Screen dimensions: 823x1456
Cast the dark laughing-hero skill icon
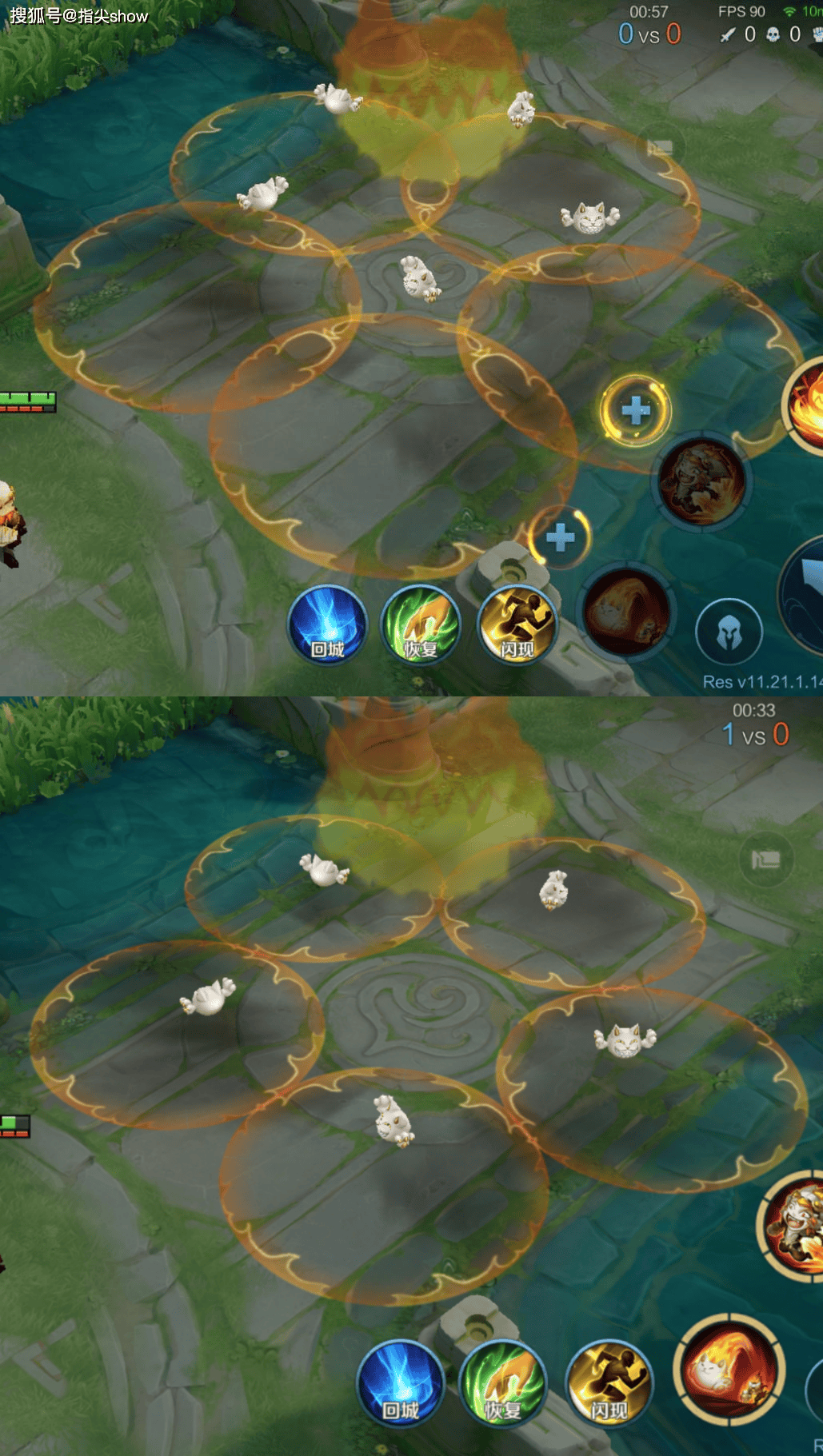tap(702, 481)
